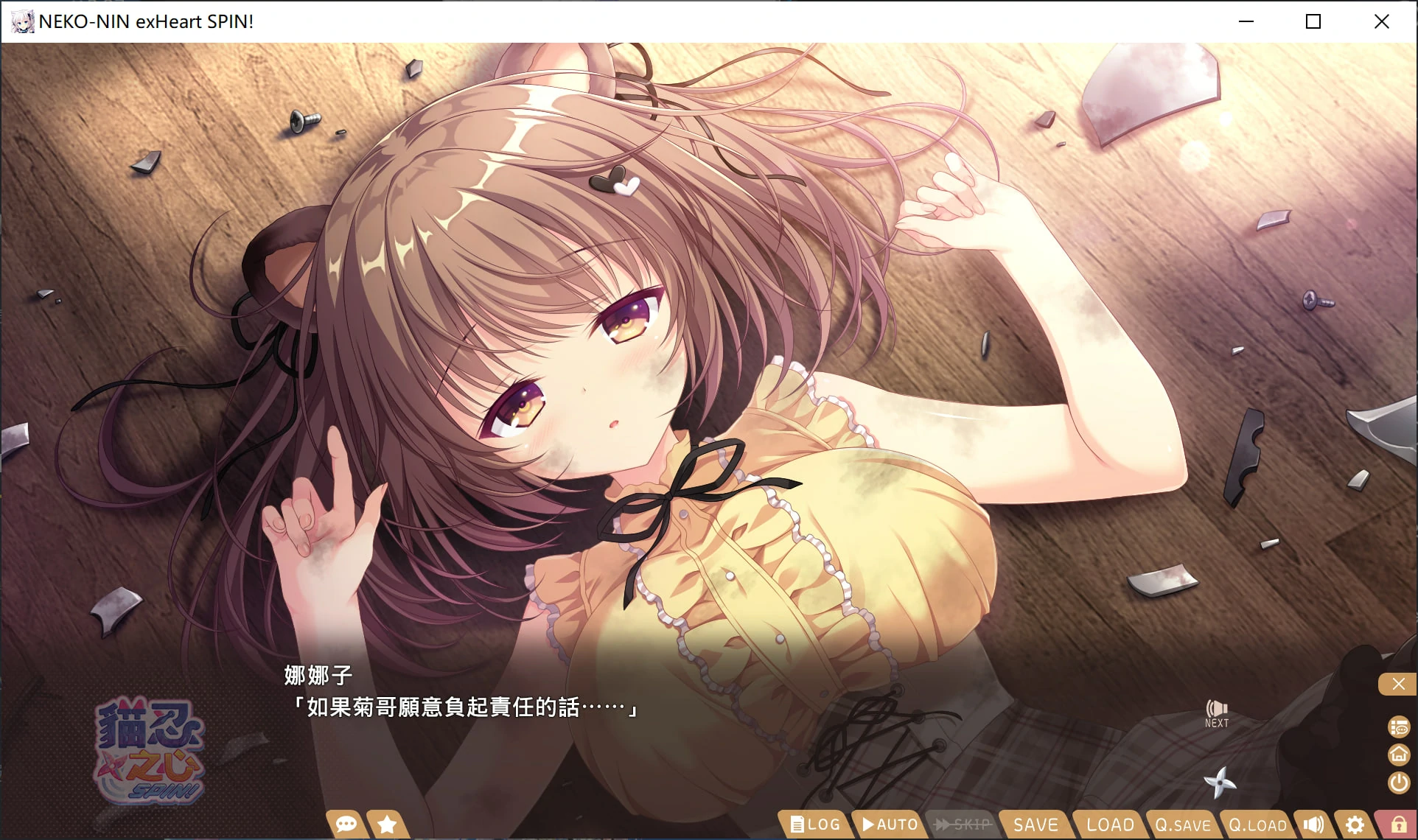Perform a quick save with Q.SAVE

pyautogui.click(x=1181, y=825)
